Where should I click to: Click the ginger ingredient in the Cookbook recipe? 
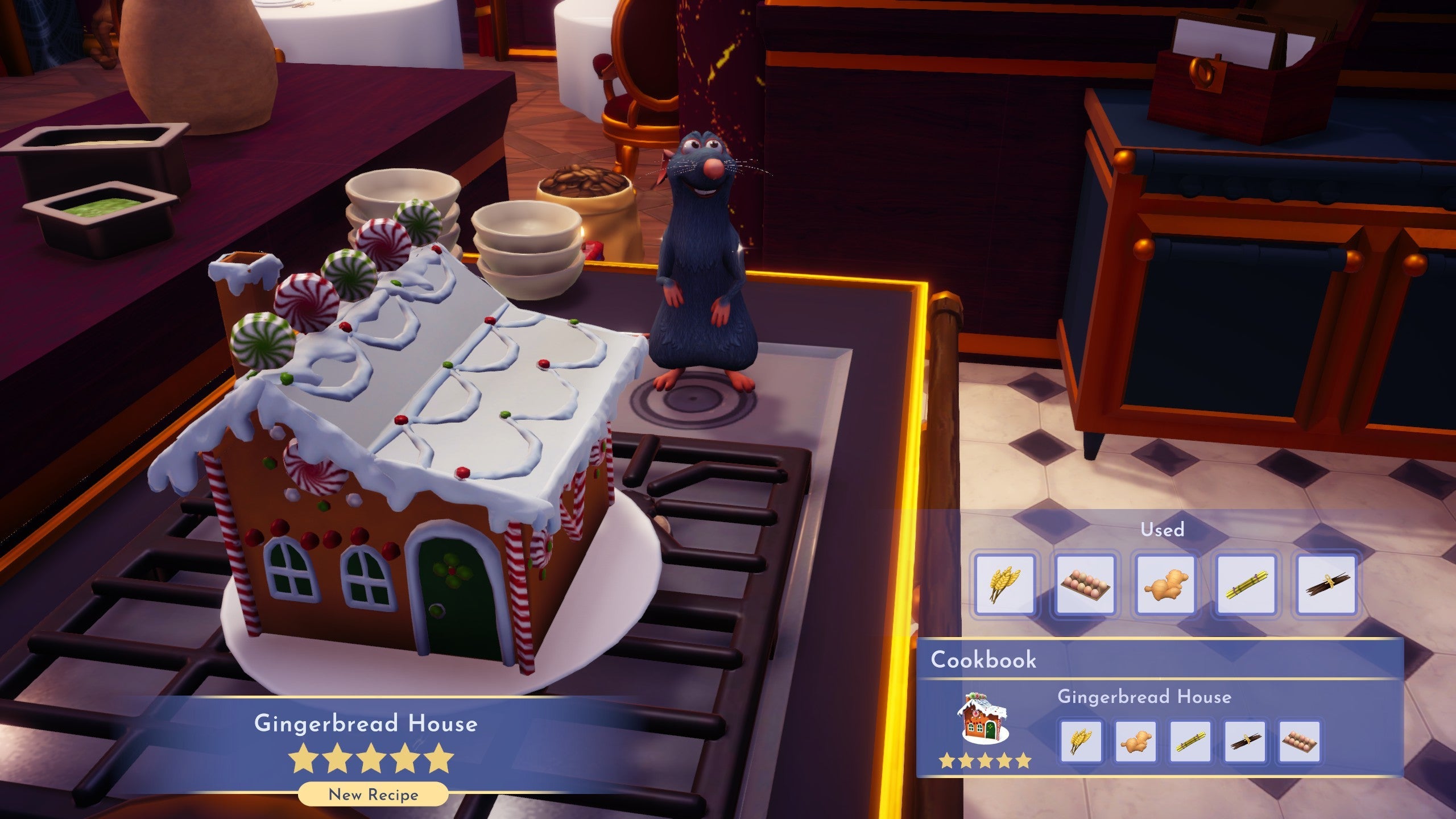click(x=1135, y=741)
